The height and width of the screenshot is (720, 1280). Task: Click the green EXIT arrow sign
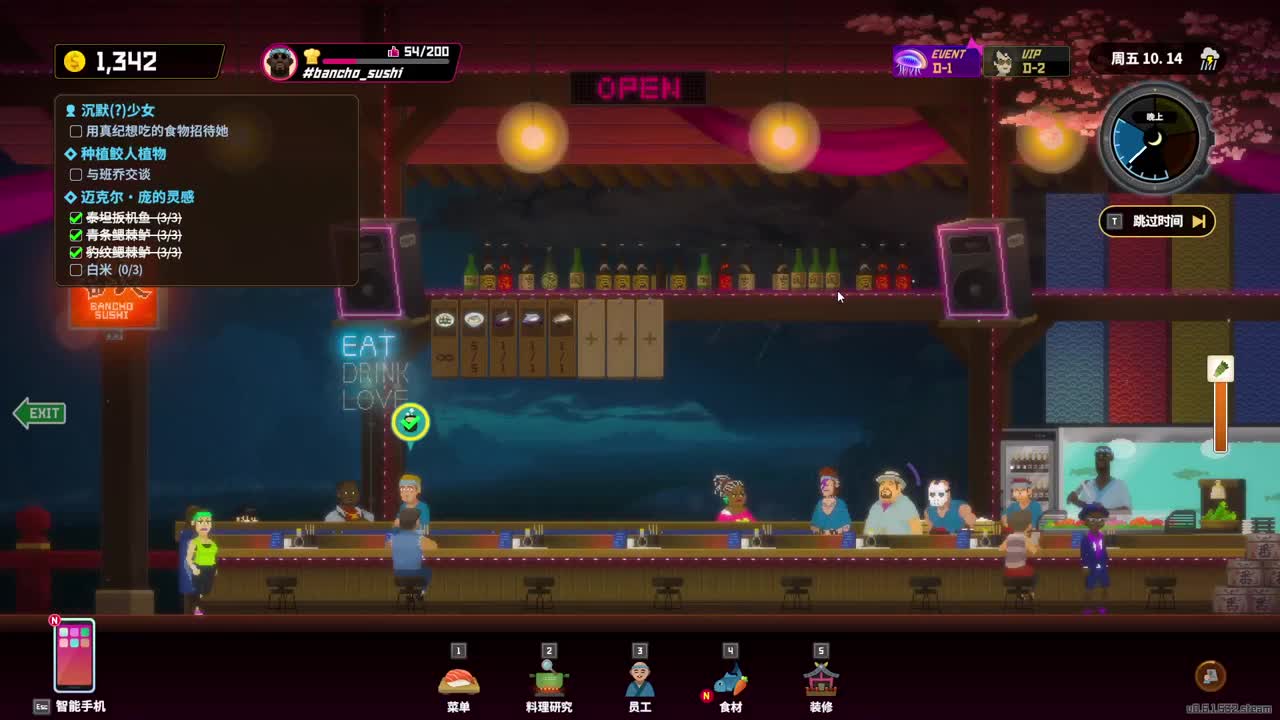click(40, 413)
